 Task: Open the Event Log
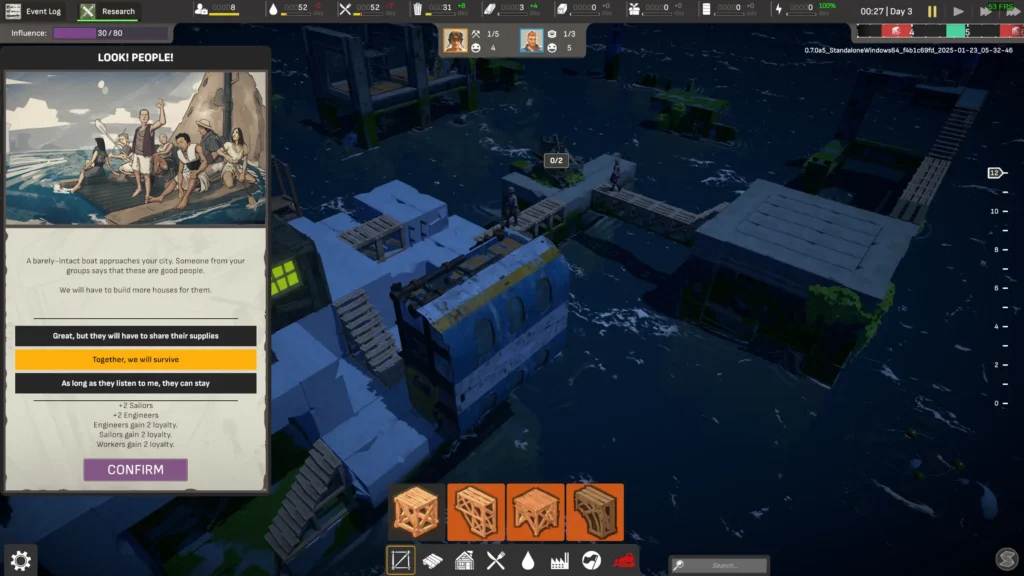(34, 12)
